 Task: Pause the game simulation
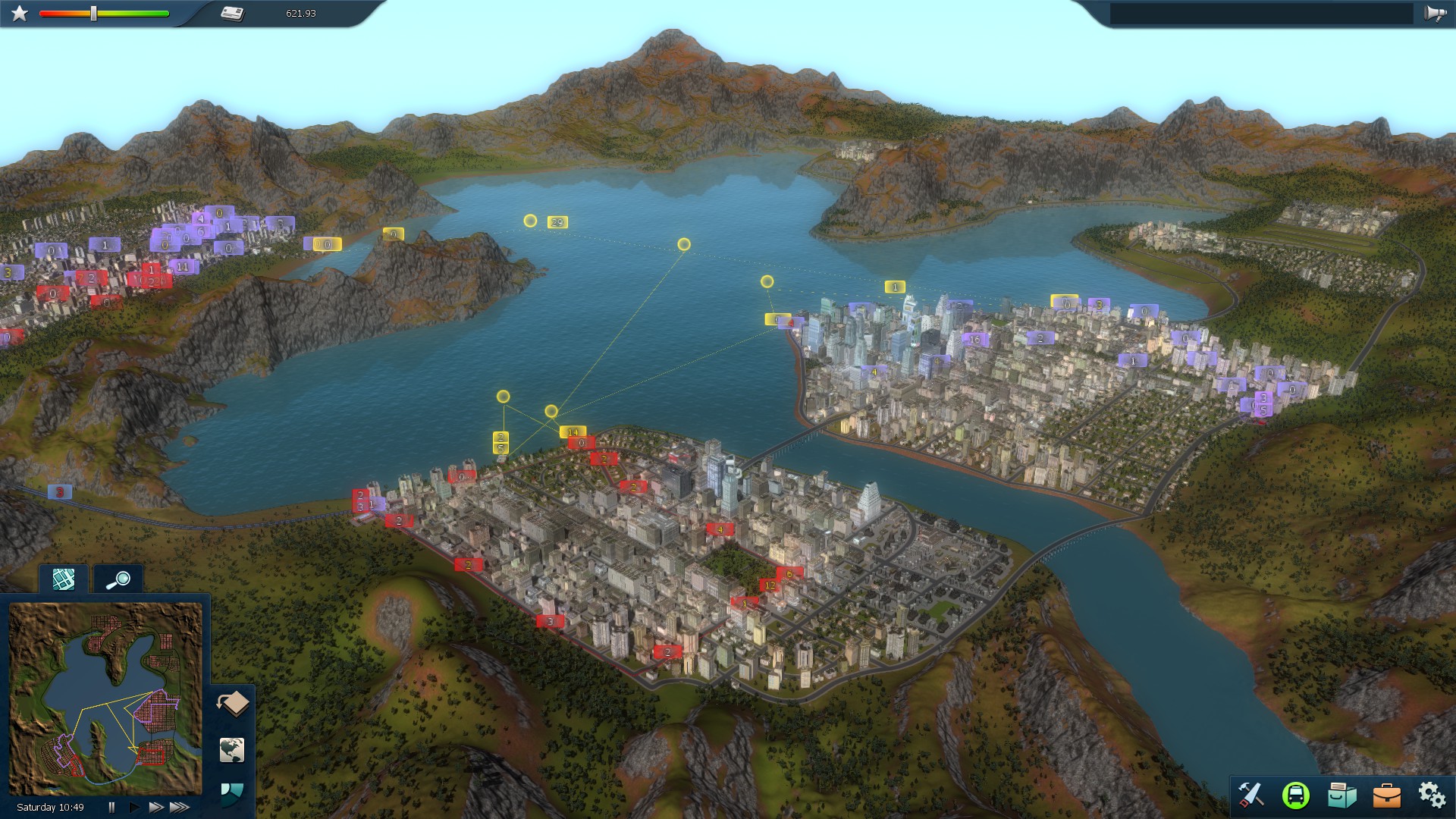[x=111, y=806]
